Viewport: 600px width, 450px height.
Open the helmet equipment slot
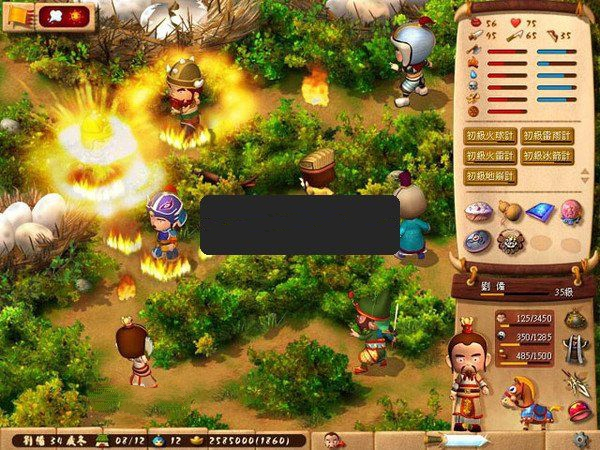point(575,318)
